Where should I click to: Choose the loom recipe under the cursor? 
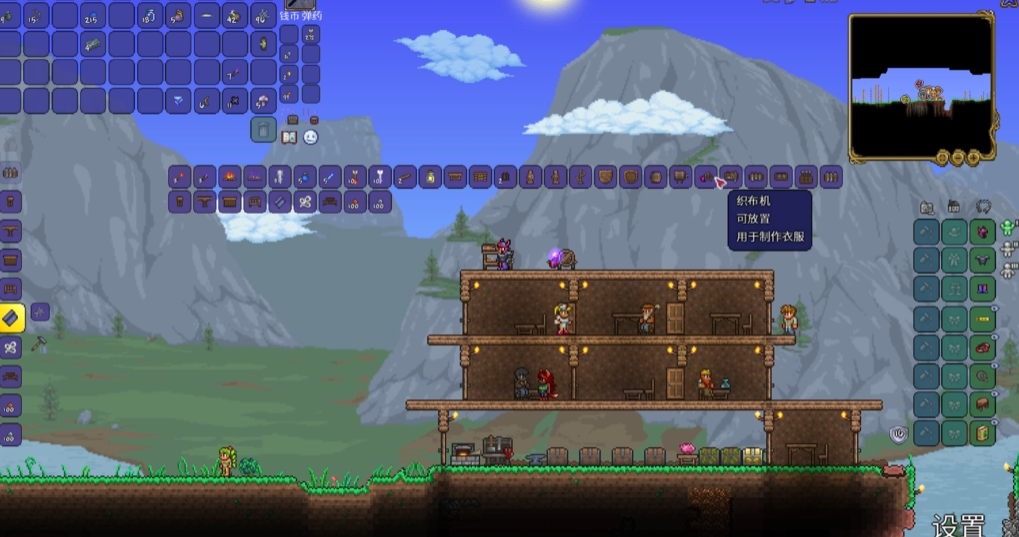(x=730, y=178)
